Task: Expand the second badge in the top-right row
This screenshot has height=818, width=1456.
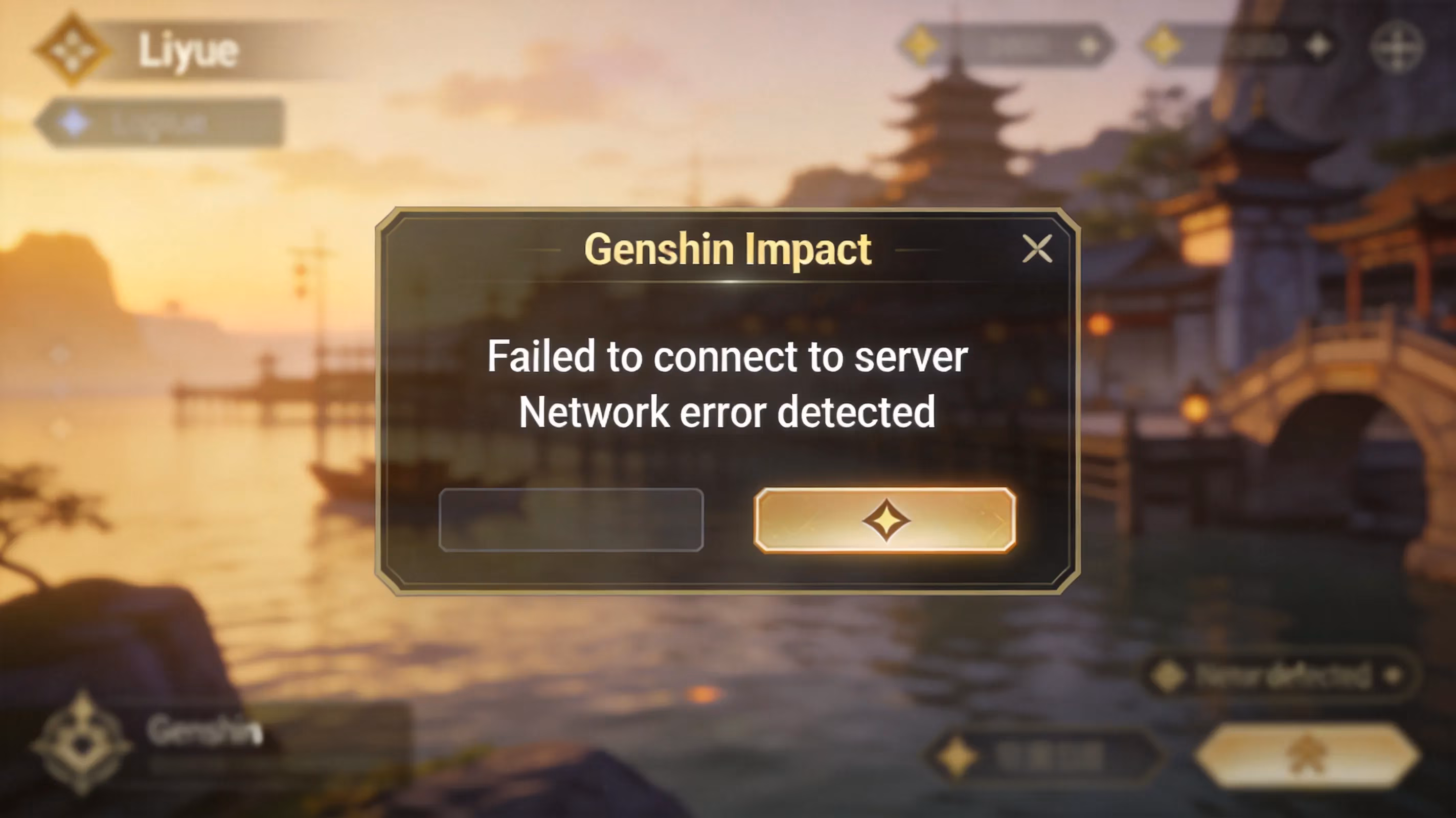Action: point(1243,45)
